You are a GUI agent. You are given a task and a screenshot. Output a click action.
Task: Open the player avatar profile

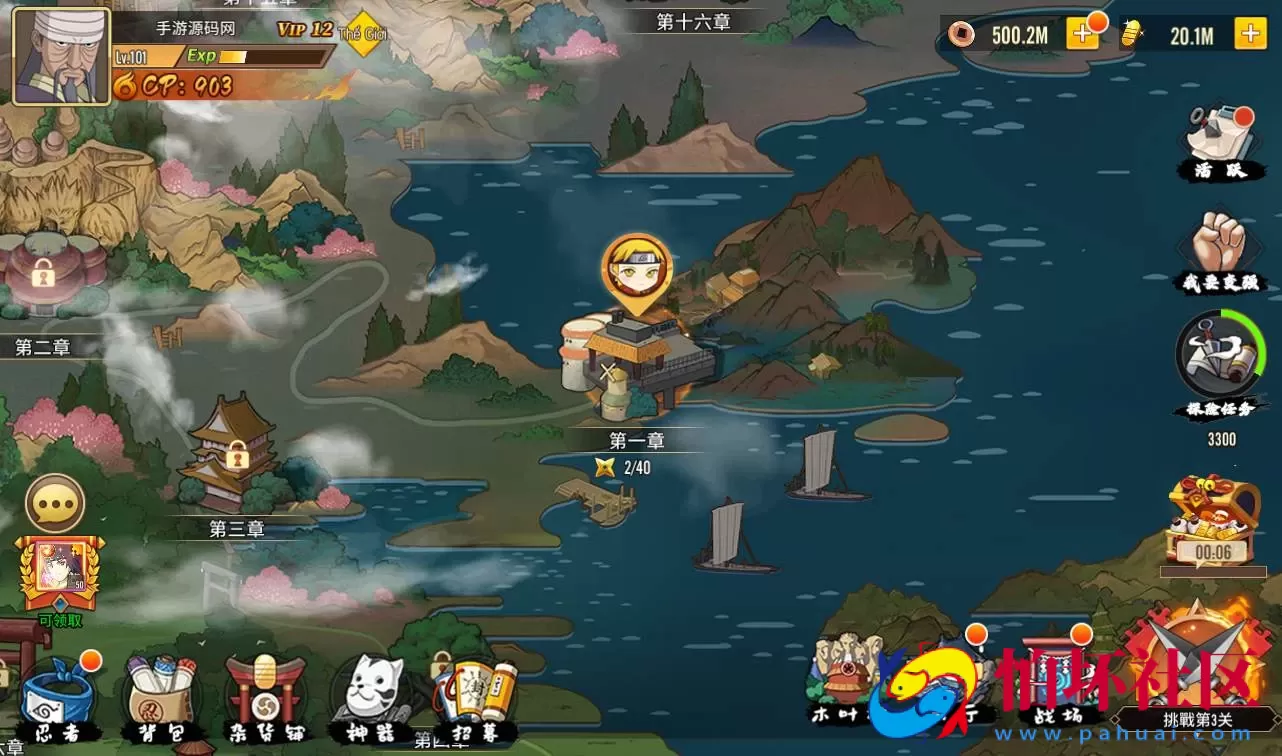tap(61, 56)
